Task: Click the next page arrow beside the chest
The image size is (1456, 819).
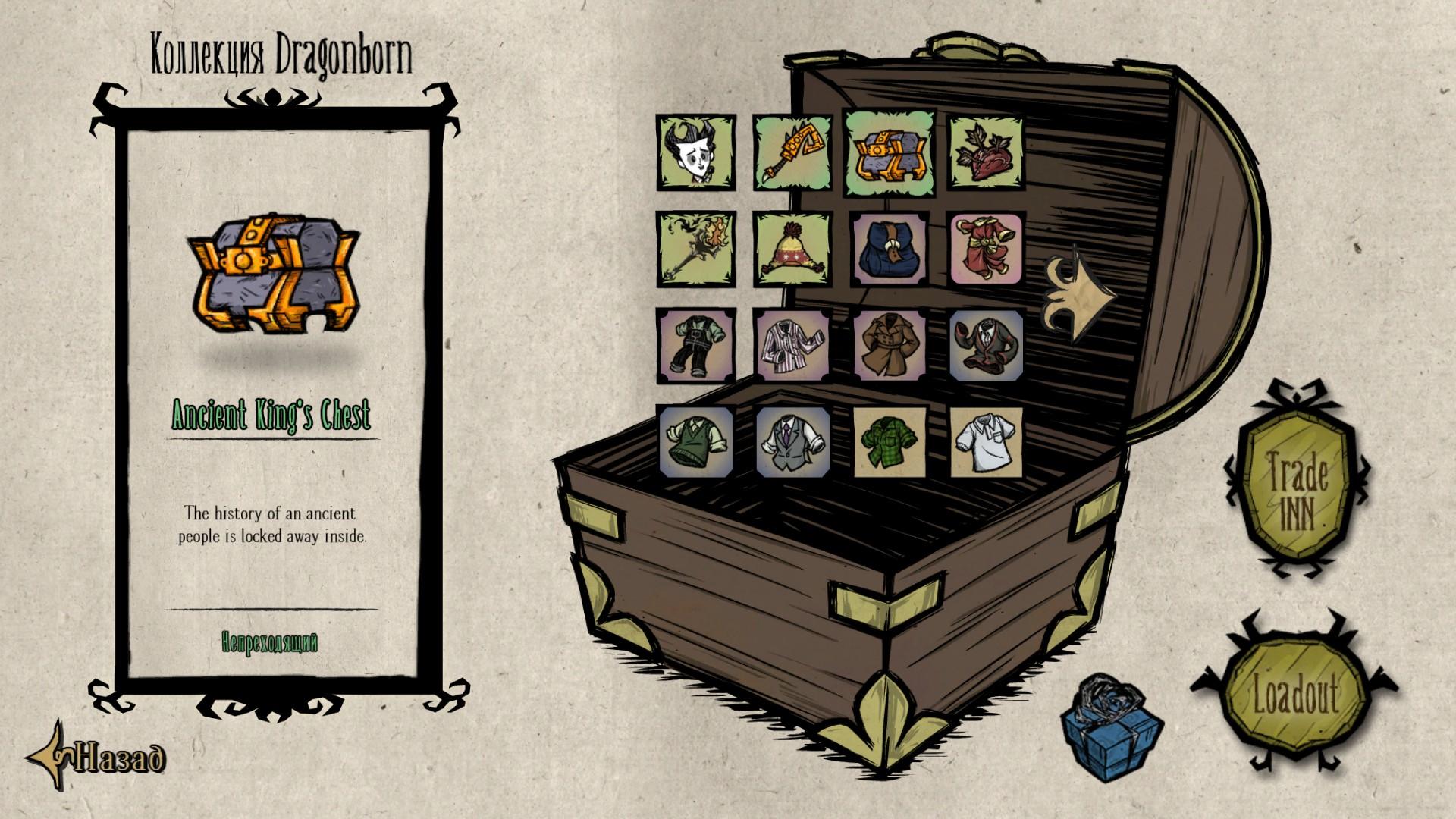Action: [x=1077, y=296]
